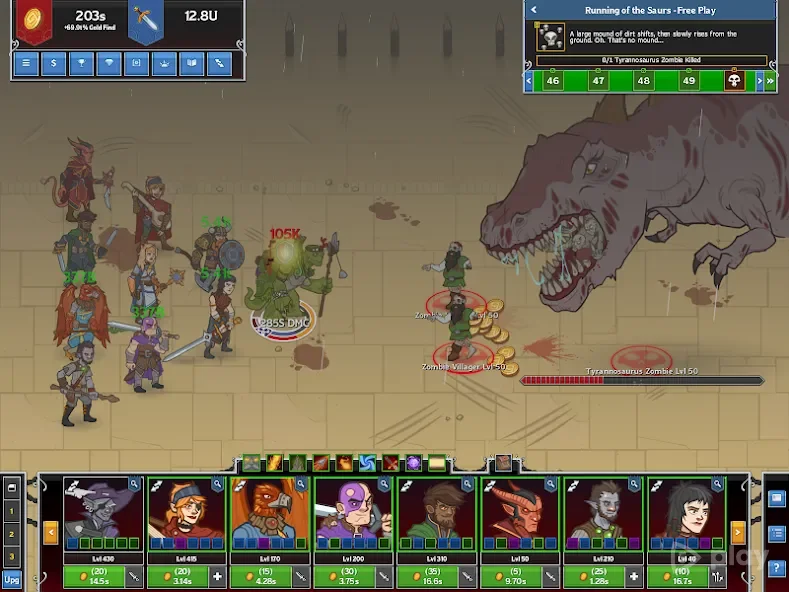
Task: Open the crown button in top toolbar
Action: 162,64
